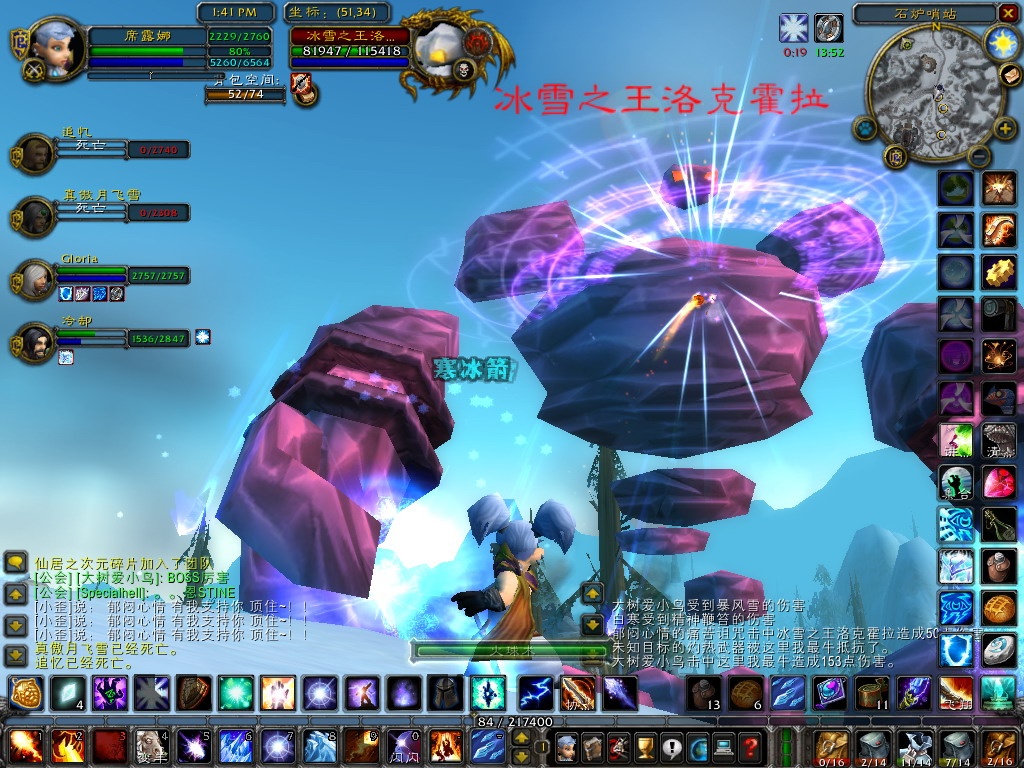Image resolution: width=1024 pixels, height=768 pixels.
Task: Use the yellow gear item in side bar
Action: pyautogui.click(x=998, y=270)
